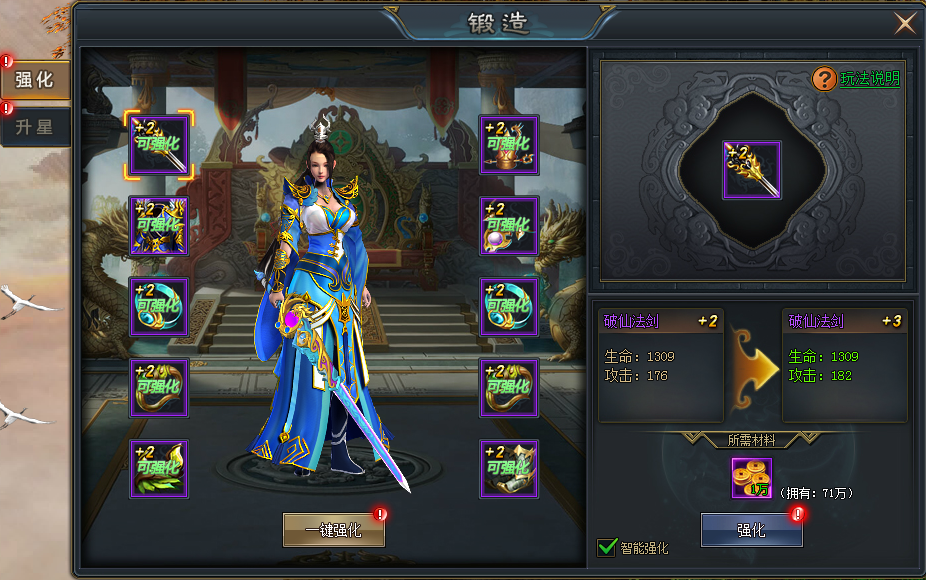Choose the blue armor equipment slot
926x580 pixels.
pos(159,226)
